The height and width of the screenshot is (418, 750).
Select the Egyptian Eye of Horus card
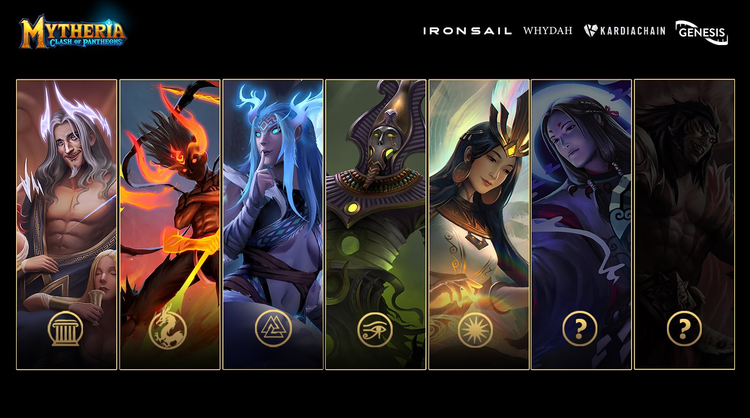[375, 224]
